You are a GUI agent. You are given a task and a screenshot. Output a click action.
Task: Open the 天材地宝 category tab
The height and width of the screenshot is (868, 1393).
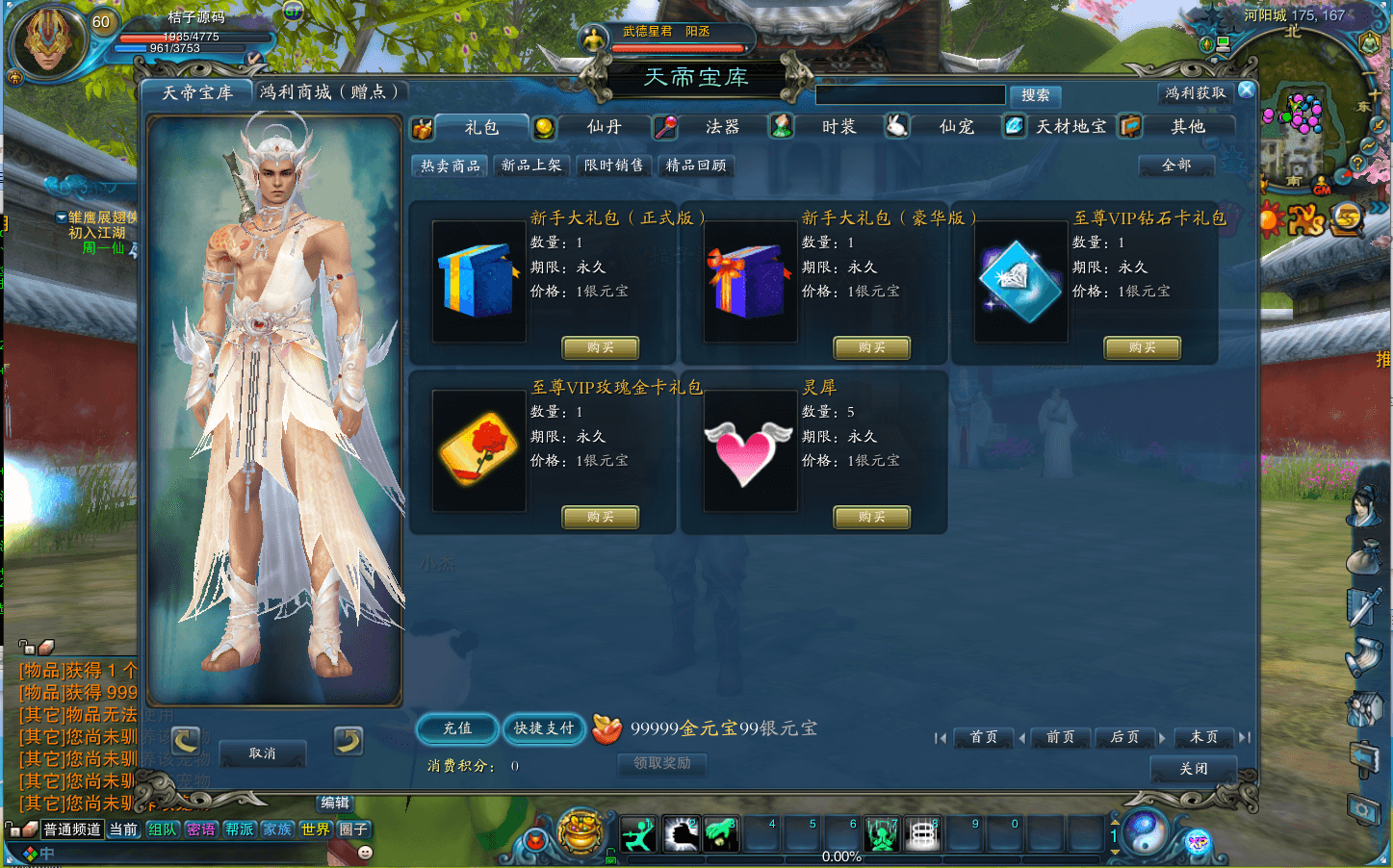click(x=1071, y=127)
